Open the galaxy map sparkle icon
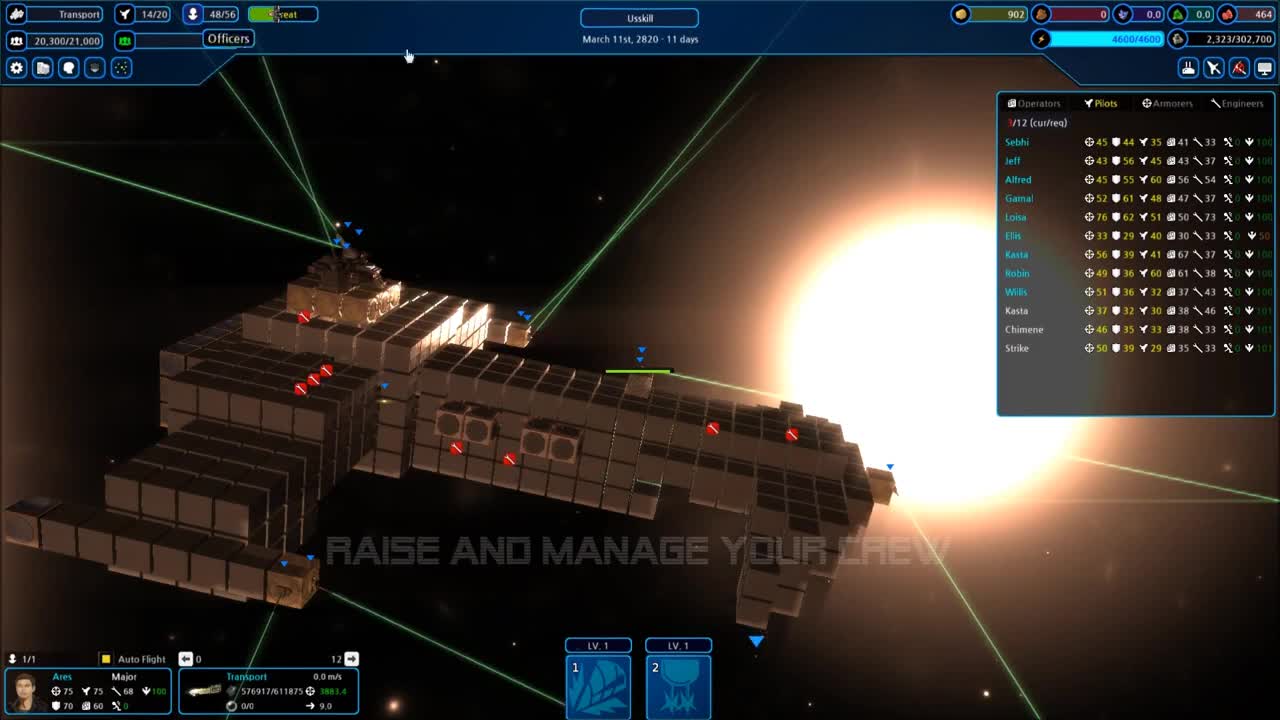Image resolution: width=1280 pixels, height=720 pixels. (121, 67)
